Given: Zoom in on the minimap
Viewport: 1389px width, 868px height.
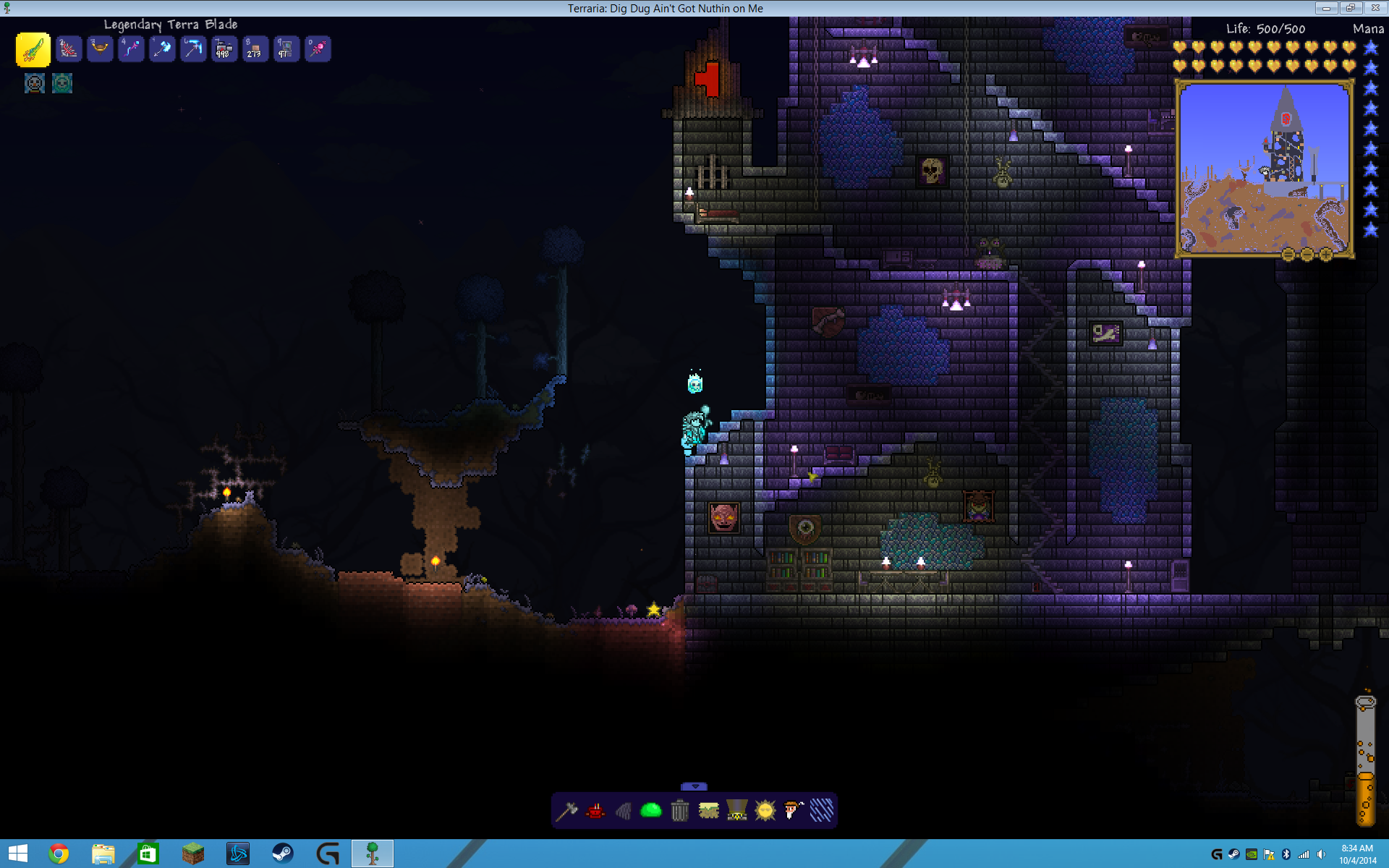Looking at the screenshot, I should pyautogui.click(x=1326, y=255).
